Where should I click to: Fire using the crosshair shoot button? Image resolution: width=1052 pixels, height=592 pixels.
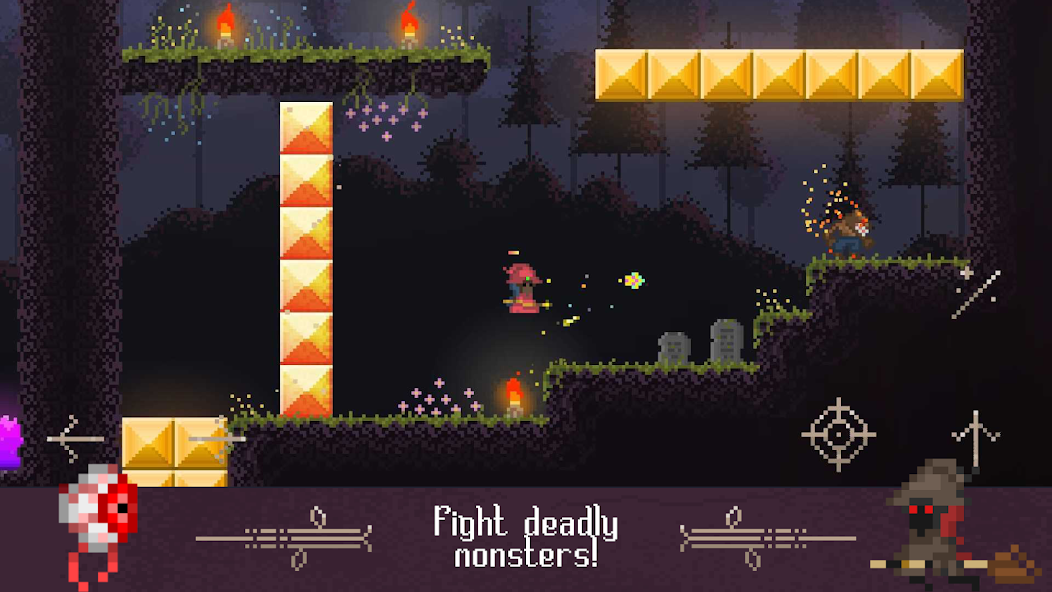(x=838, y=434)
